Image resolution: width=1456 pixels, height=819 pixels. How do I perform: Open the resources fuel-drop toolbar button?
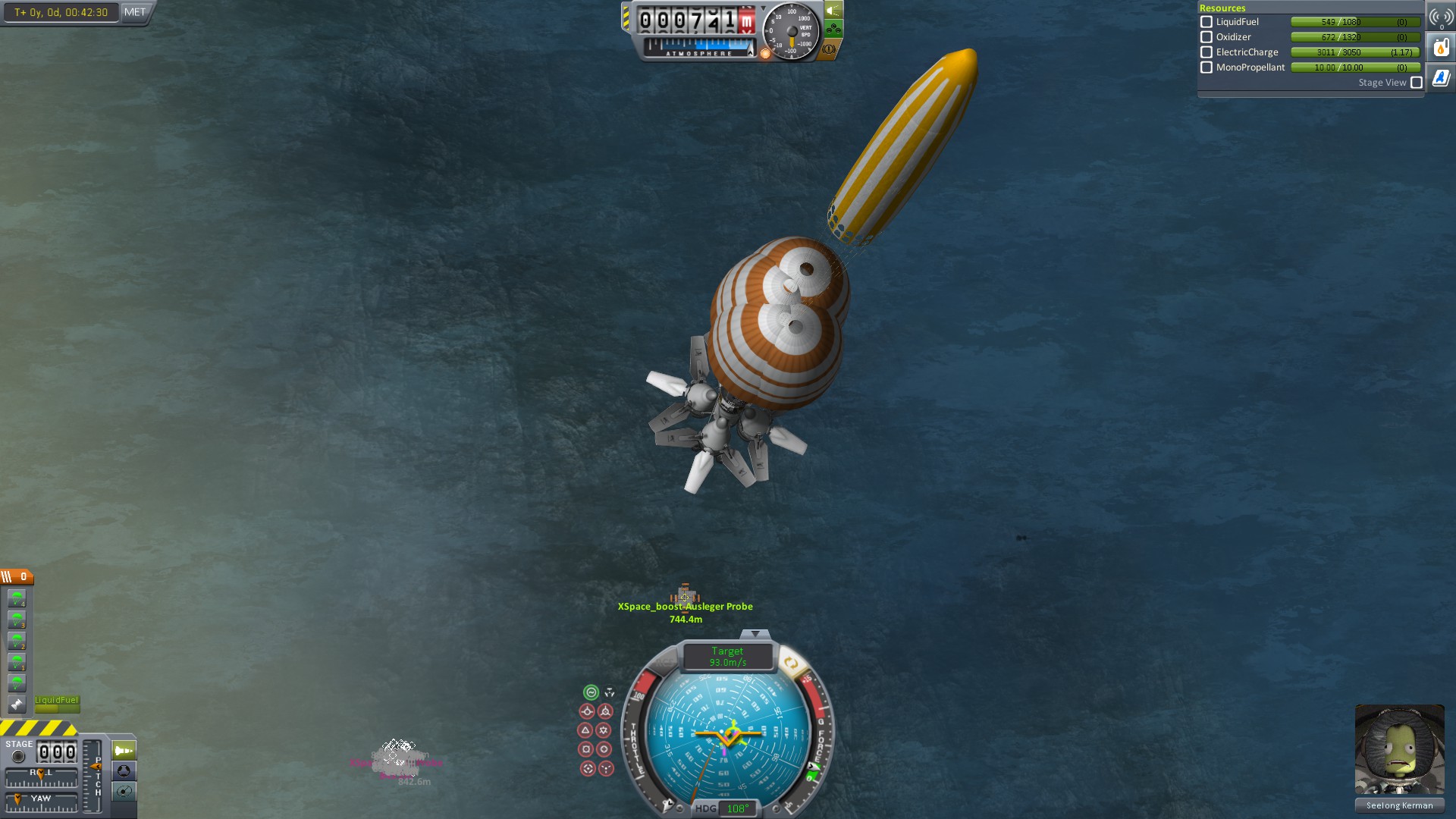(x=1441, y=48)
